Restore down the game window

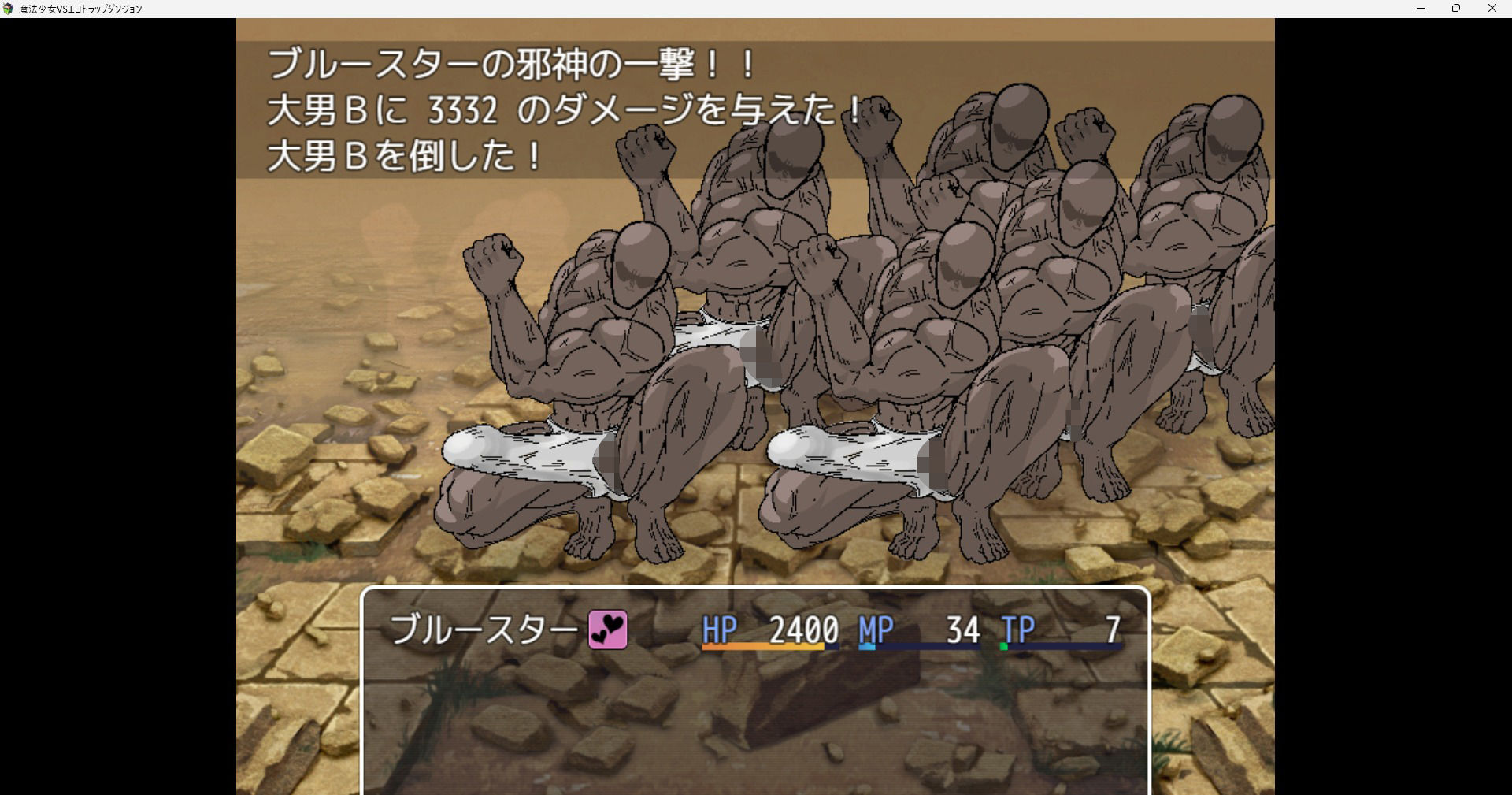(x=1456, y=9)
